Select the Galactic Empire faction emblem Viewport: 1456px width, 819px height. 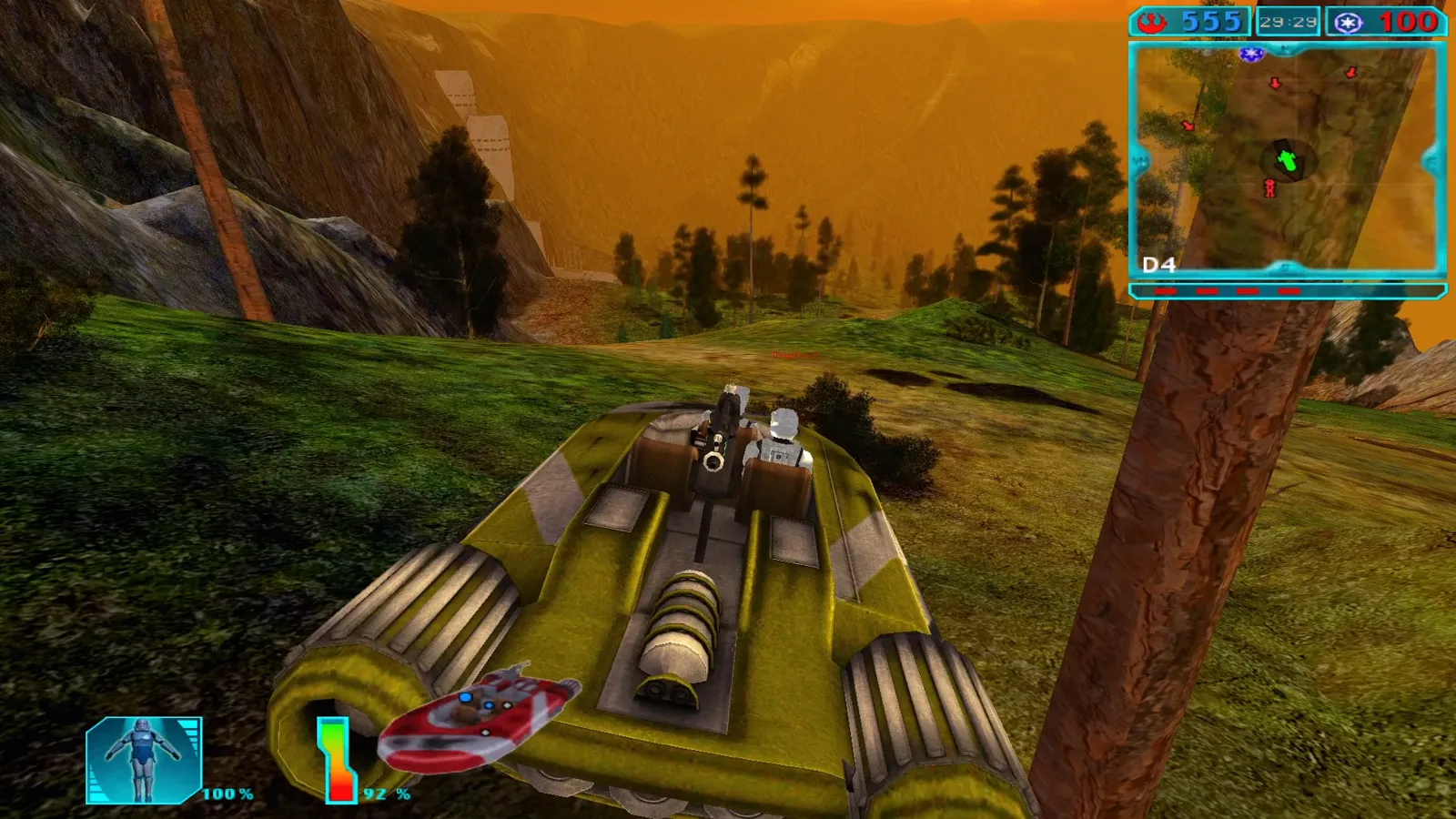[1349, 23]
